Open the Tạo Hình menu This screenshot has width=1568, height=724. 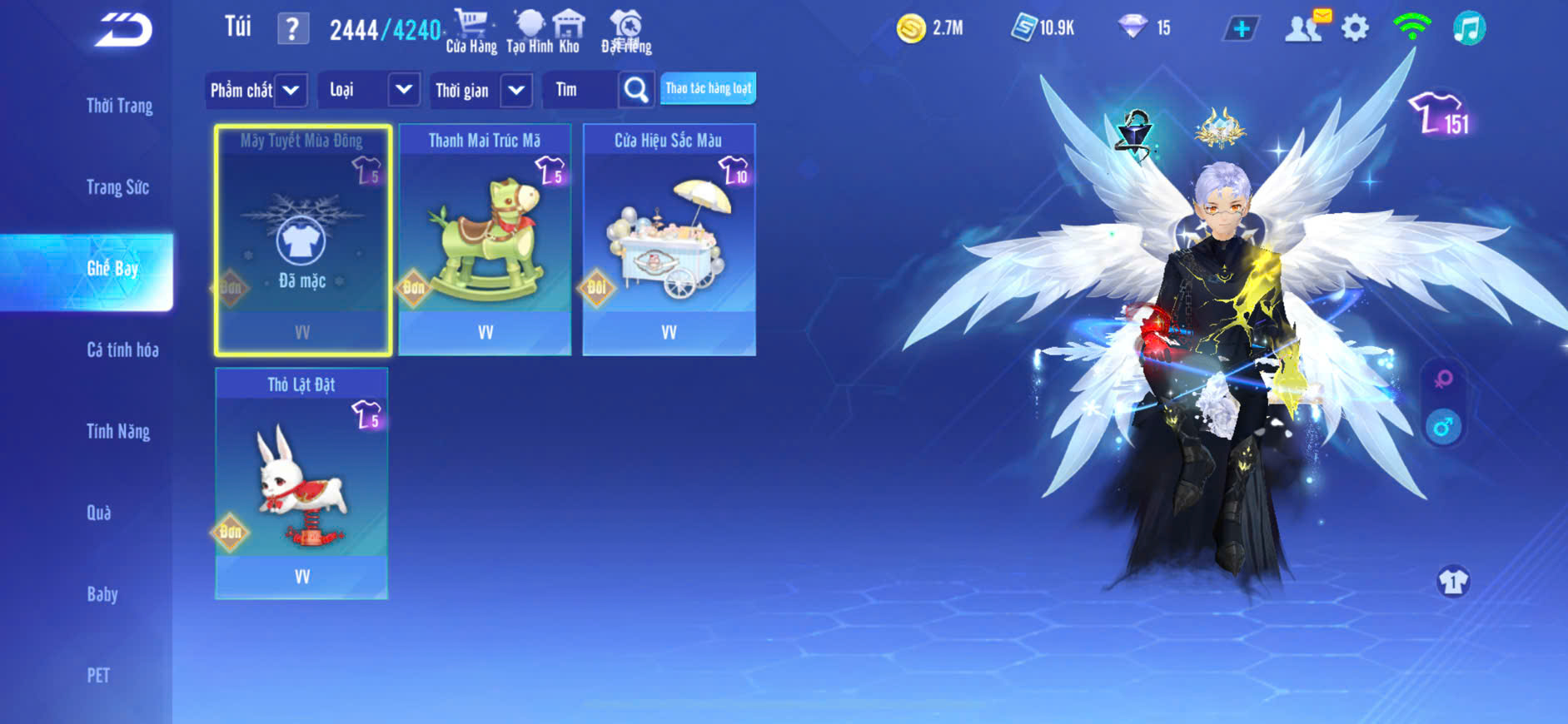(x=530, y=32)
